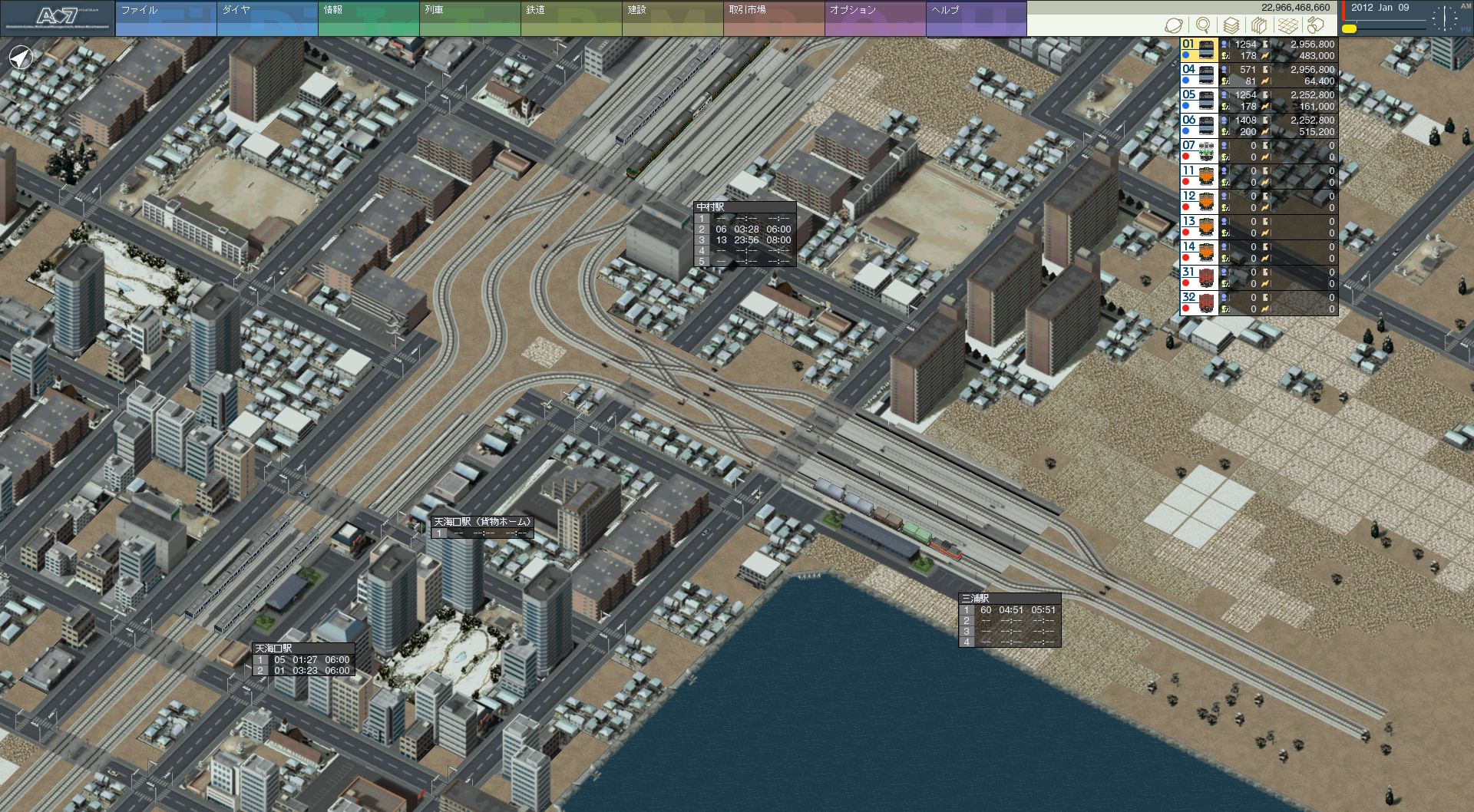The width and height of the screenshot is (1474, 812).
Task: Open the オプション (Options) menu
Action: tap(874, 18)
